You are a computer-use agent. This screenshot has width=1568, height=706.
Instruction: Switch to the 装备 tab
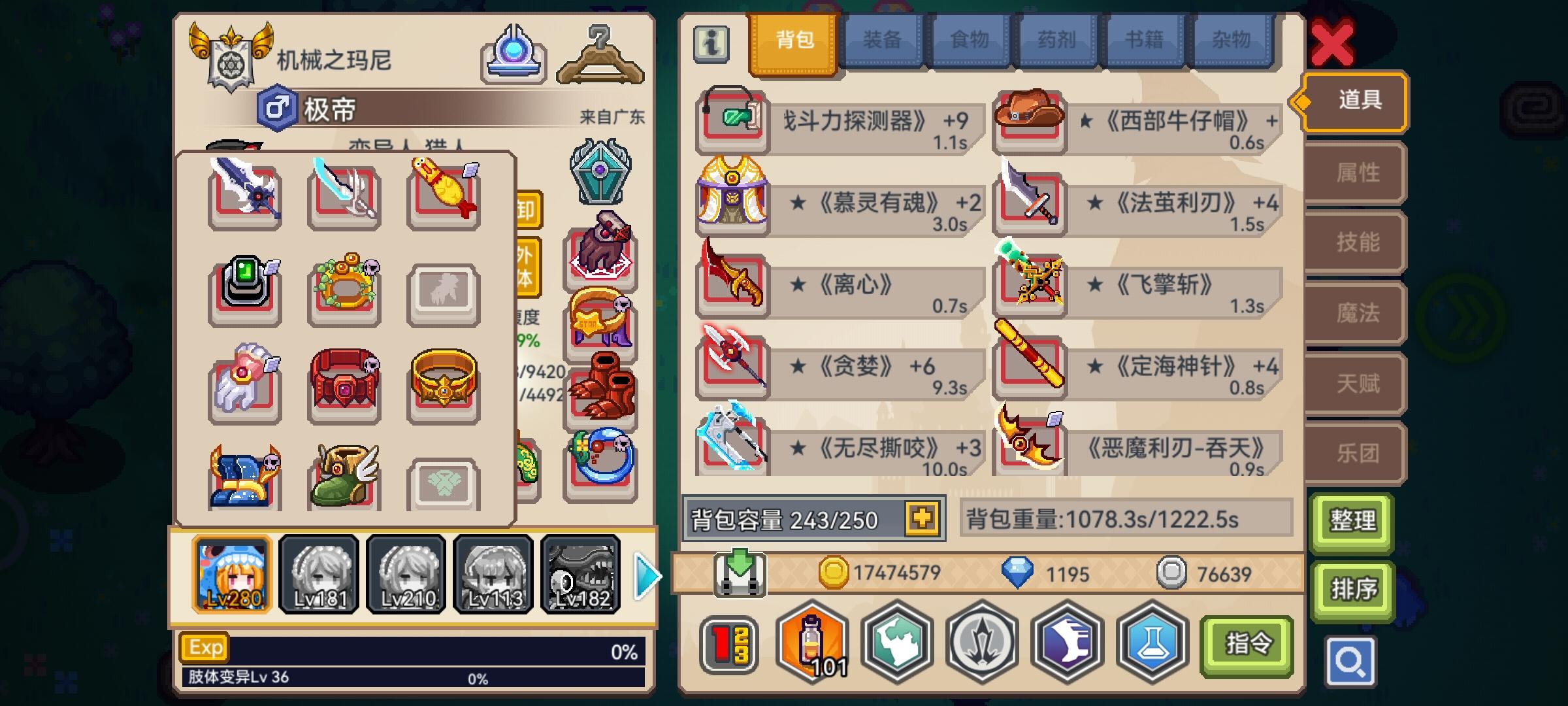tap(882, 41)
